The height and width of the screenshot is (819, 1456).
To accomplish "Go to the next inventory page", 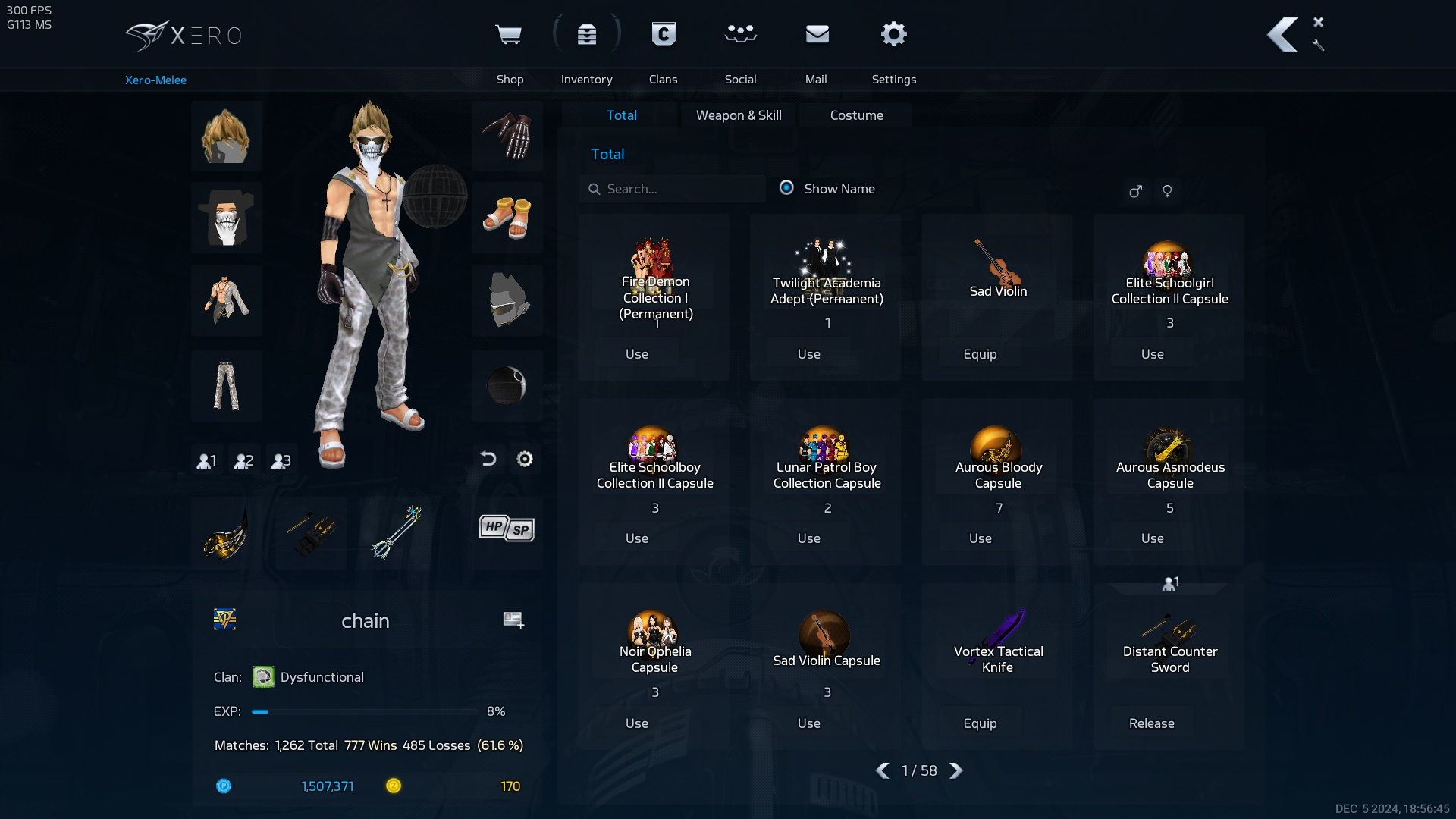I will (x=956, y=770).
